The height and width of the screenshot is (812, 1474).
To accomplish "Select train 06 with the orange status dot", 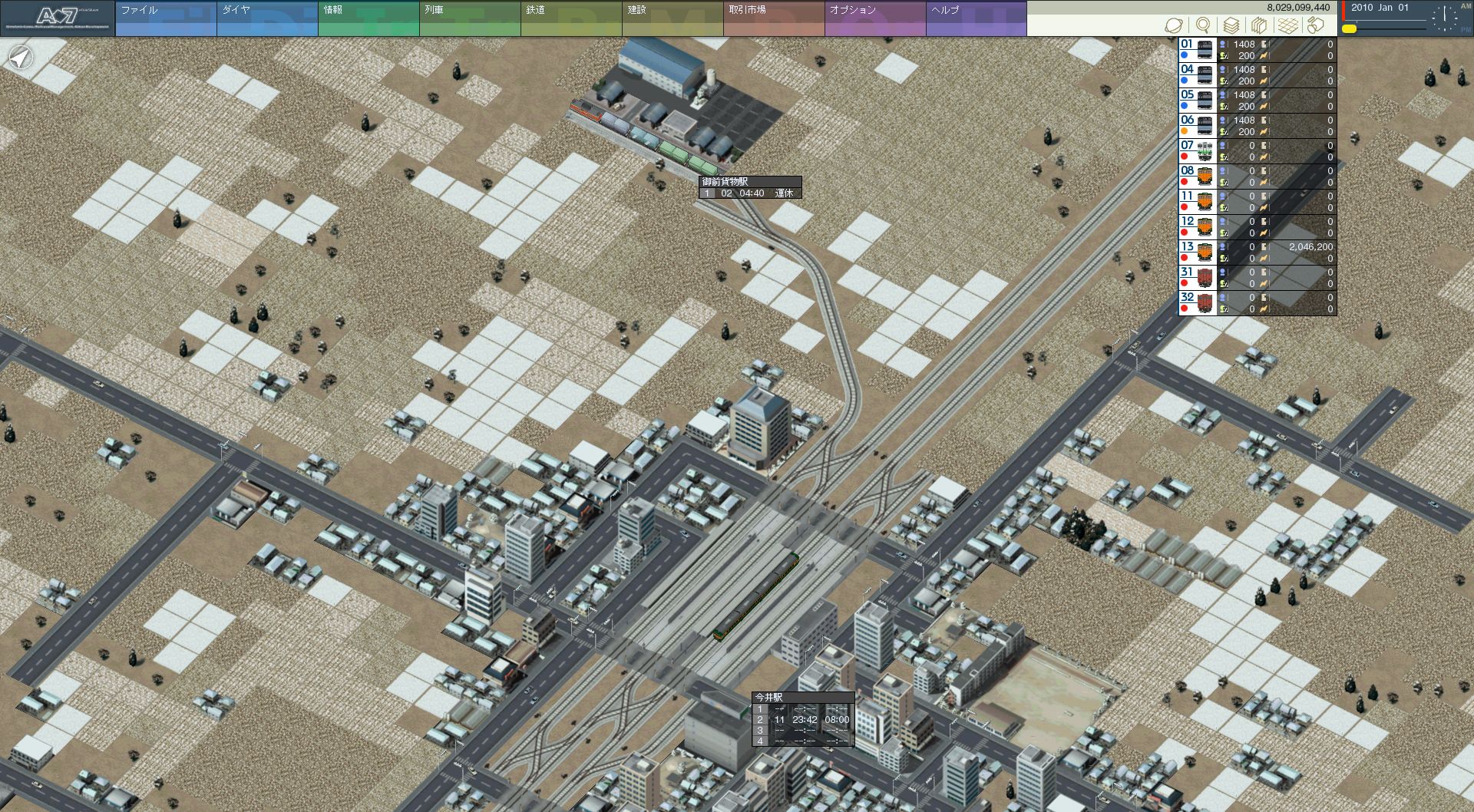I will click(1197, 126).
